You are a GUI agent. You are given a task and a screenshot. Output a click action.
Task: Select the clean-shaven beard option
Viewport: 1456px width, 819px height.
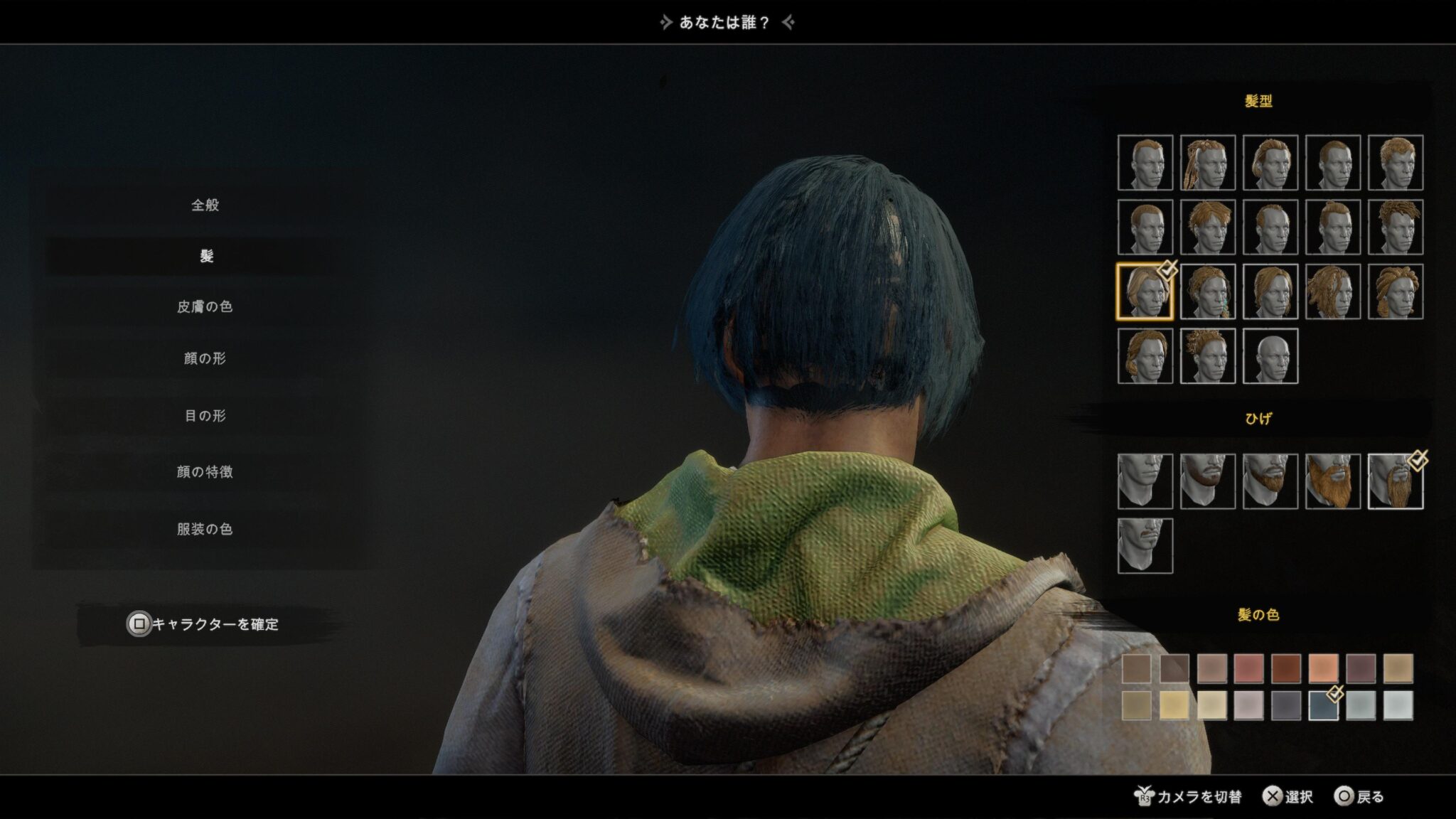[x=1145, y=481]
